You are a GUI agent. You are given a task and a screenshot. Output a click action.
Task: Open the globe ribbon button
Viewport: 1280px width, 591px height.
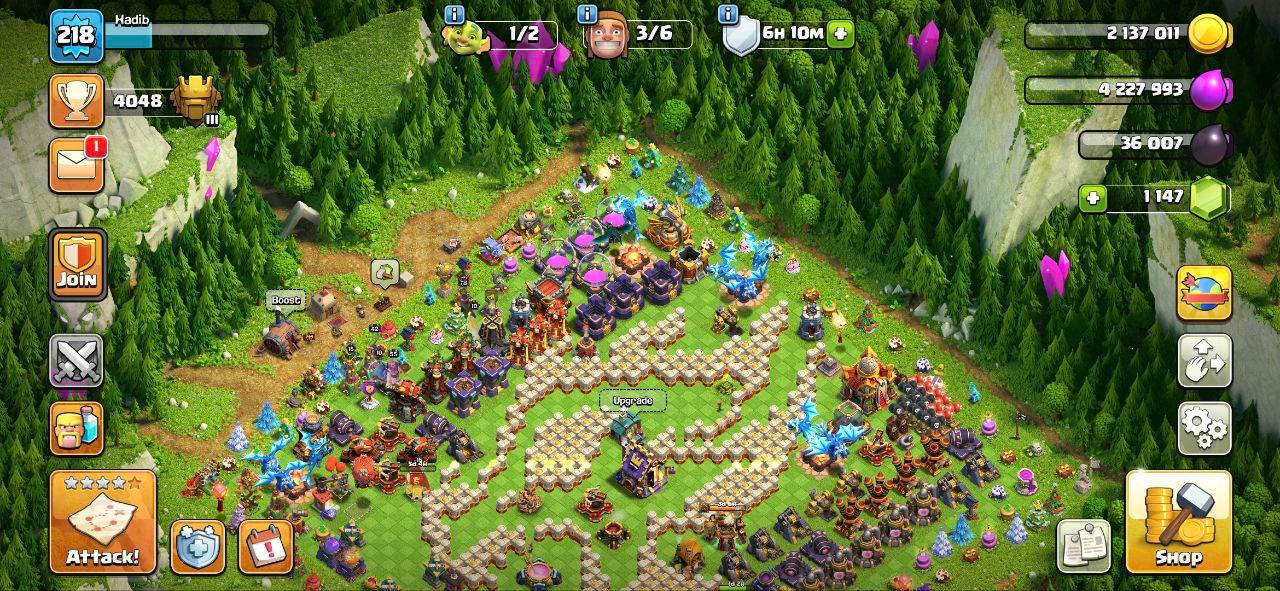(x=1204, y=293)
